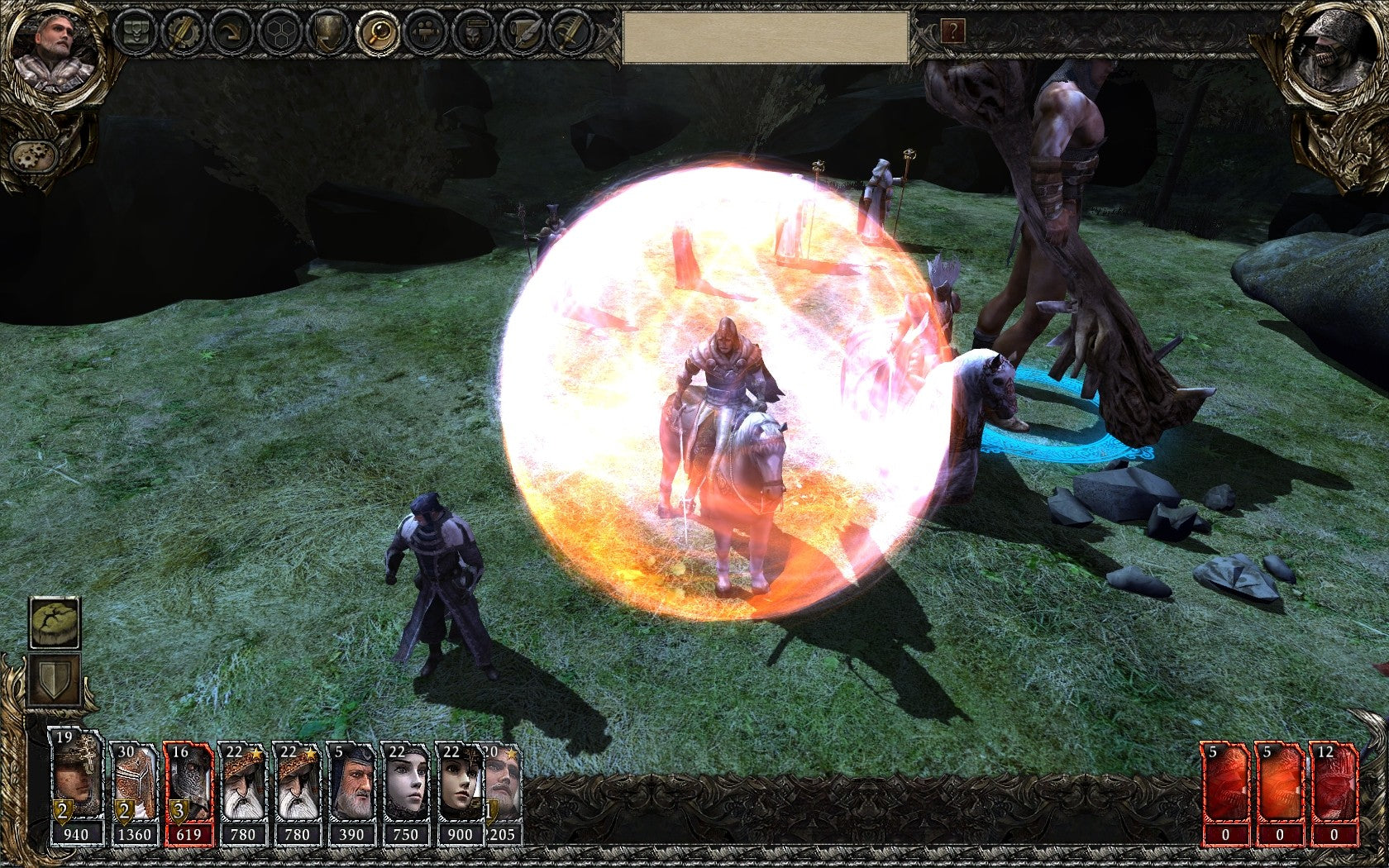Select the bearded commander portrait at top left

click(55, 51)
